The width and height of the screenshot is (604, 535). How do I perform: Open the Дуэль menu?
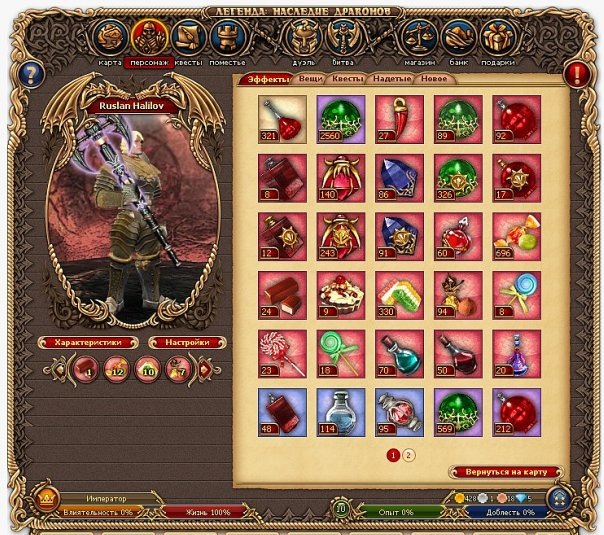302,38
